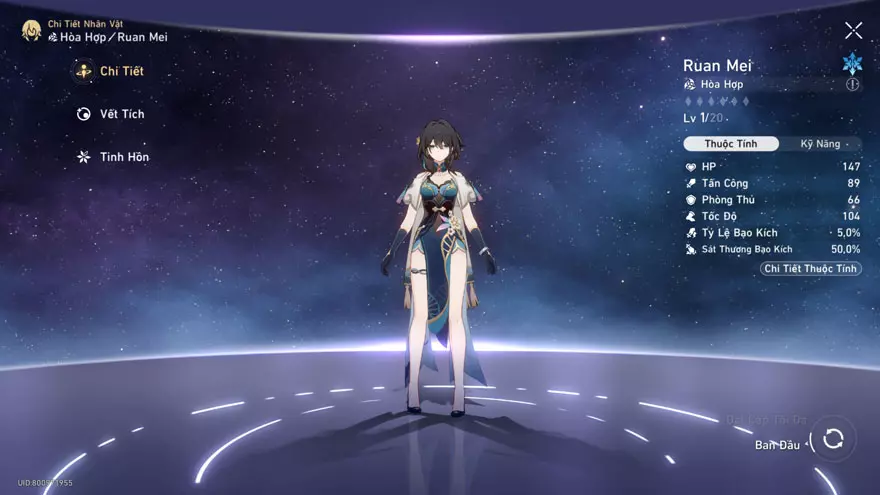Open Chi Tiết Thuộc Tính stat details
The height and width of the screenshot is (495, 880).
[810, 269]
